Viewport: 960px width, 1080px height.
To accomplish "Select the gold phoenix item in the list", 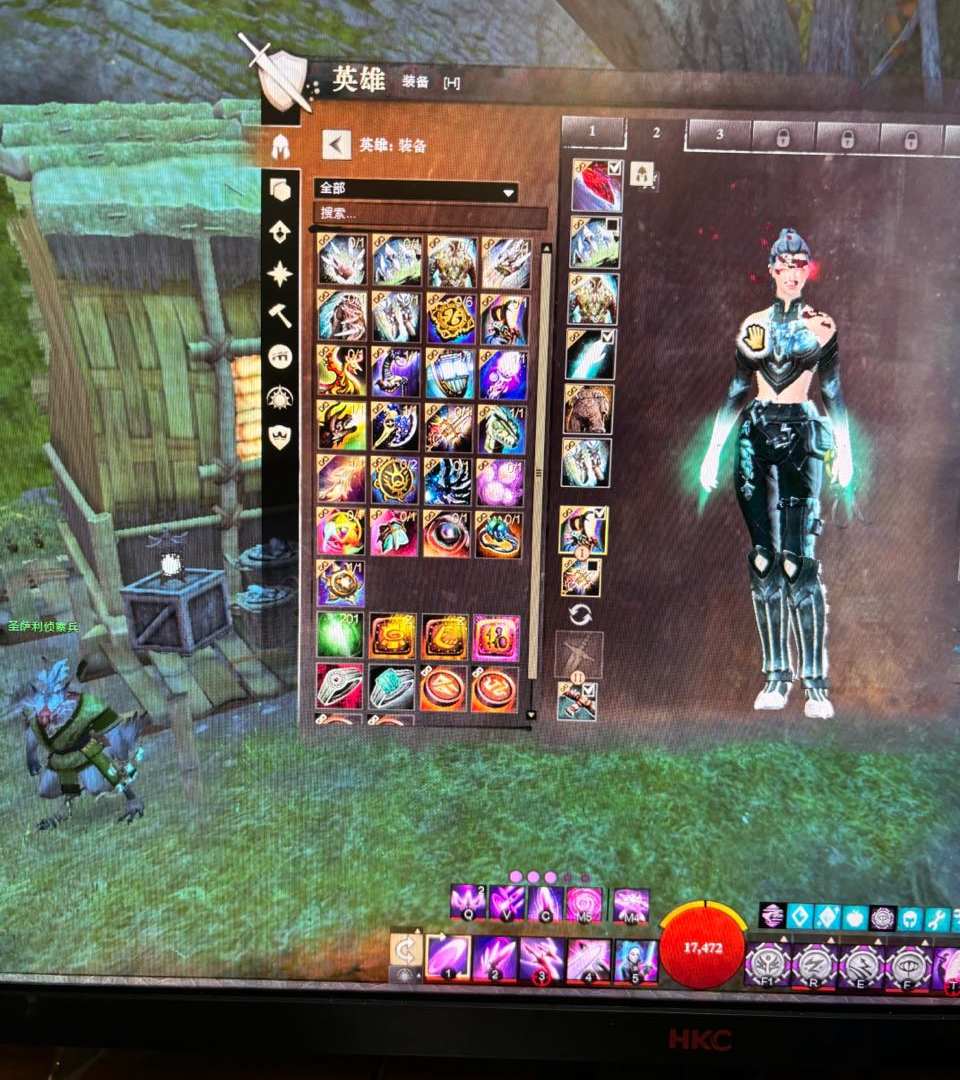I will click(x=341, y=371).
